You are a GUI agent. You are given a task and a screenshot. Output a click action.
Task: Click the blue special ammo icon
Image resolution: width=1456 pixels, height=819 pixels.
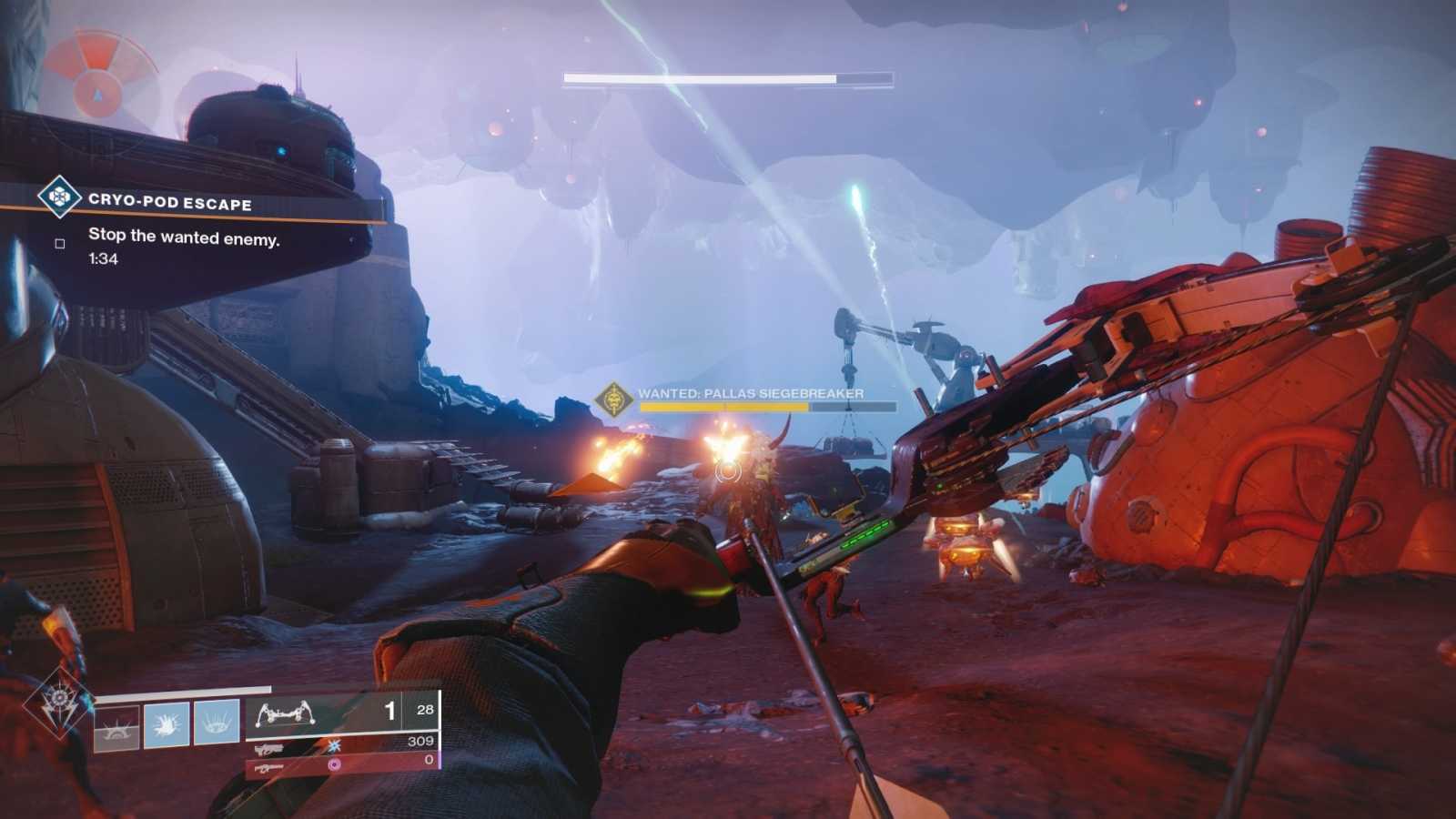334,747
